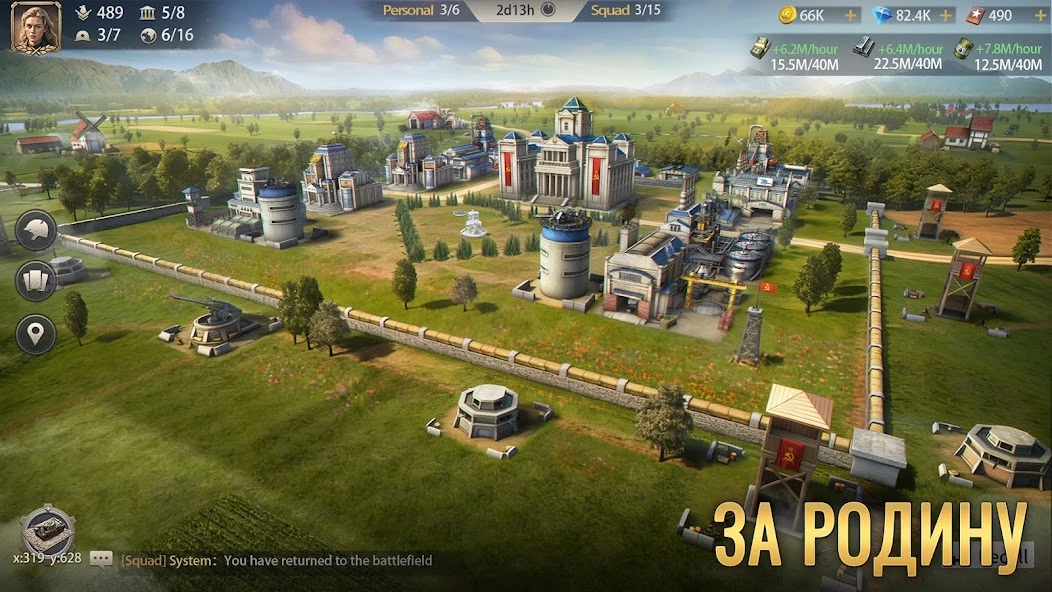Add more gold coins with plus

(850, 16)
